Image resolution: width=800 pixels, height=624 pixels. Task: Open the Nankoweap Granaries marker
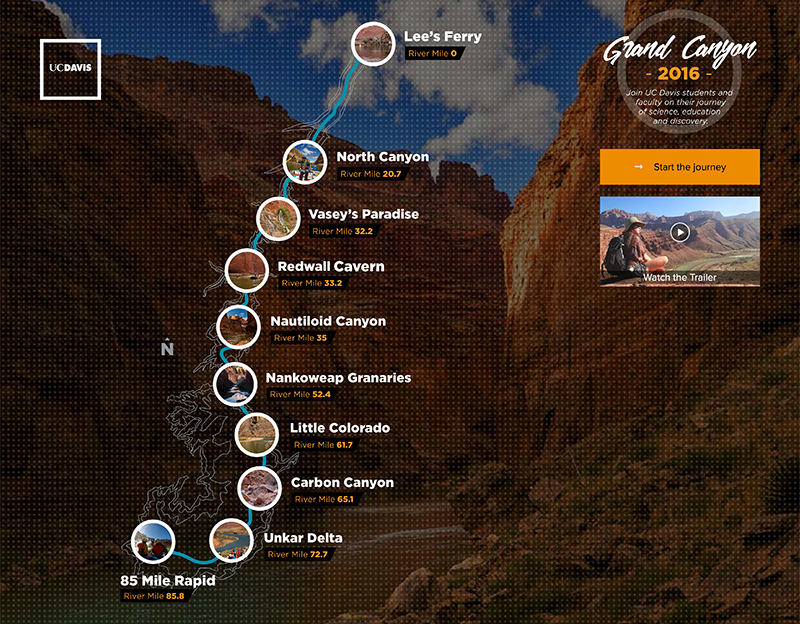pyautogui.click(x=234, y=382)
